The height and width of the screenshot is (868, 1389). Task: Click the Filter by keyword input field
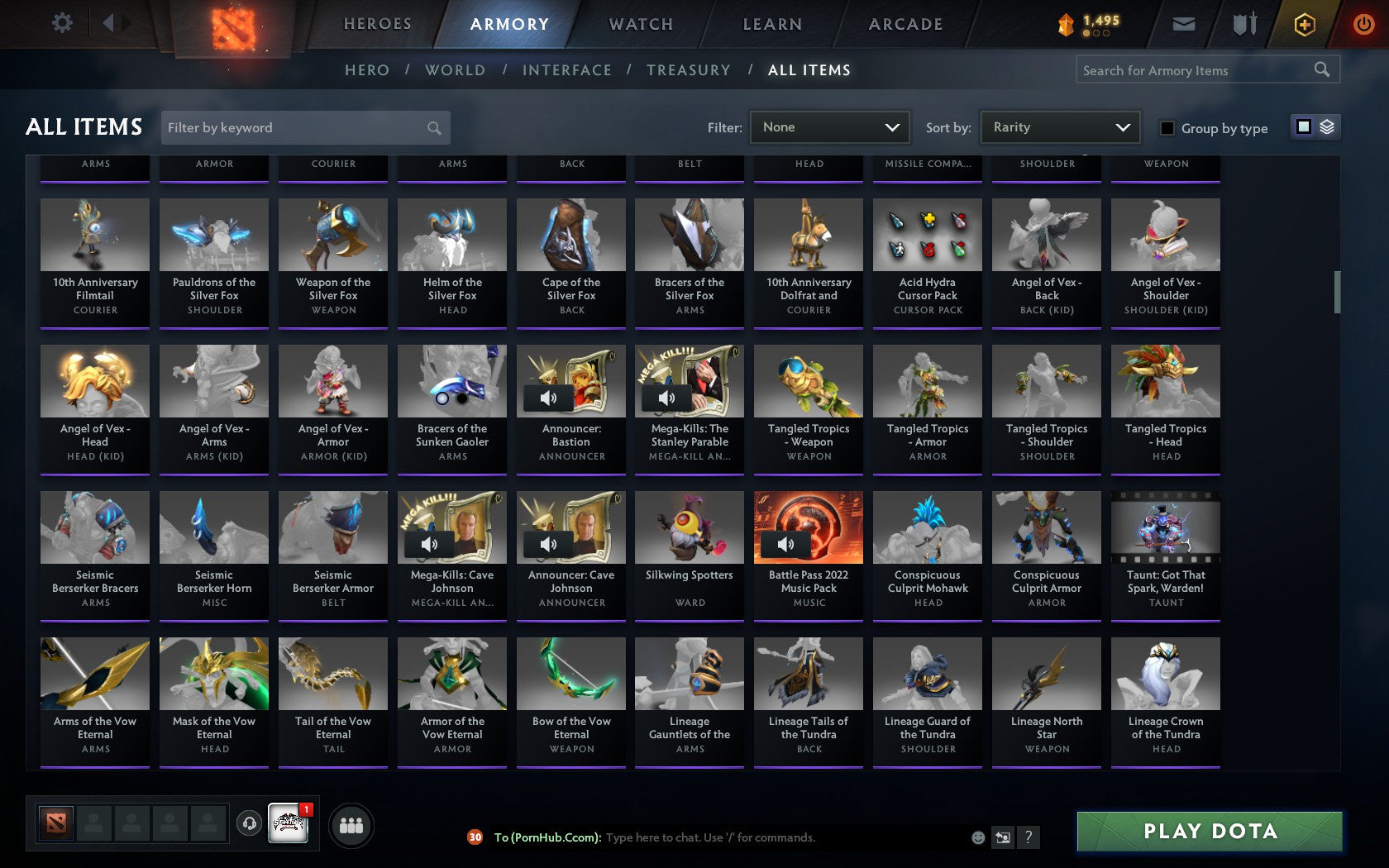tap(298, 127)
